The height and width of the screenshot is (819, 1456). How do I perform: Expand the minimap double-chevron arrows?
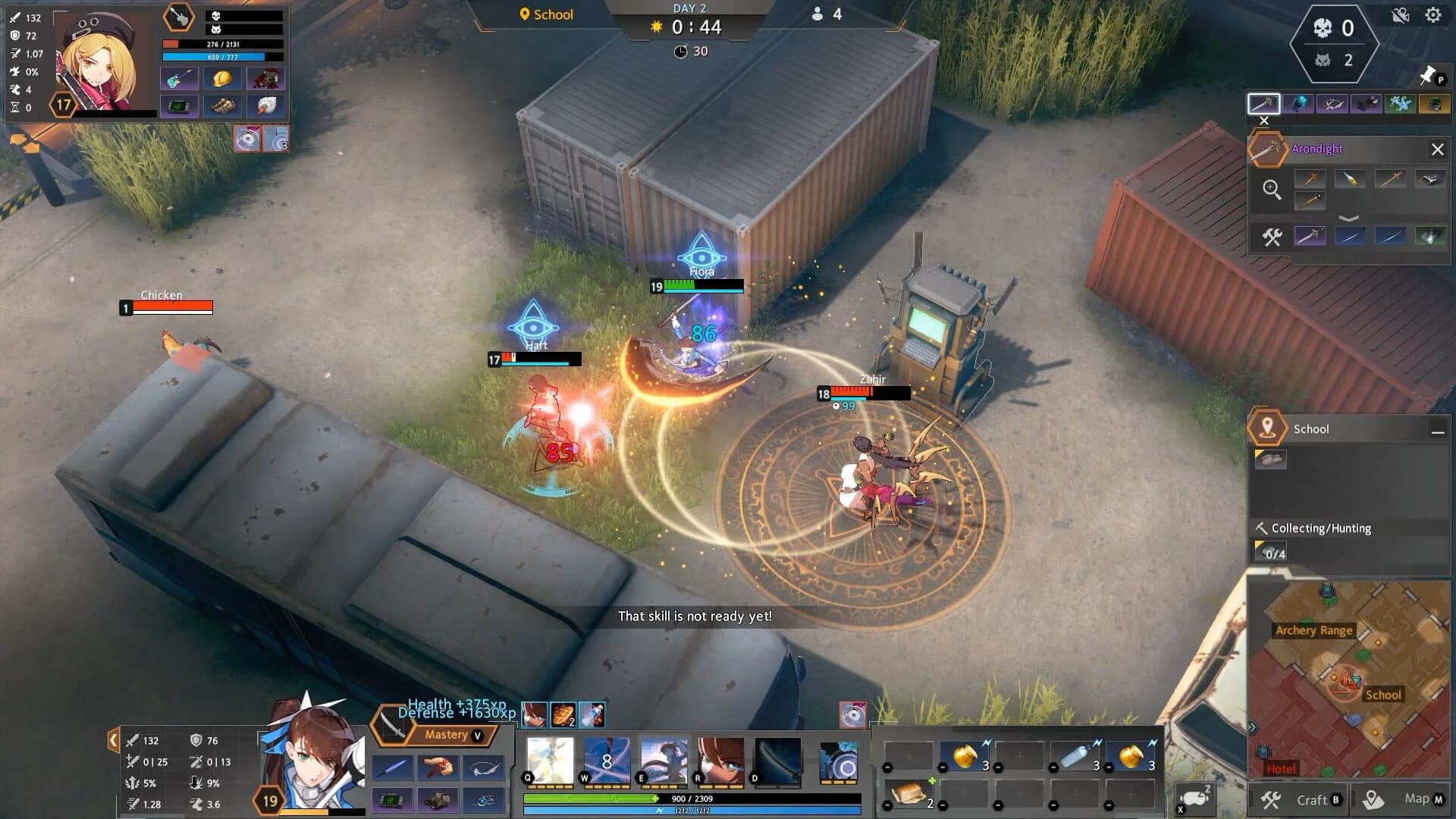1252,726
